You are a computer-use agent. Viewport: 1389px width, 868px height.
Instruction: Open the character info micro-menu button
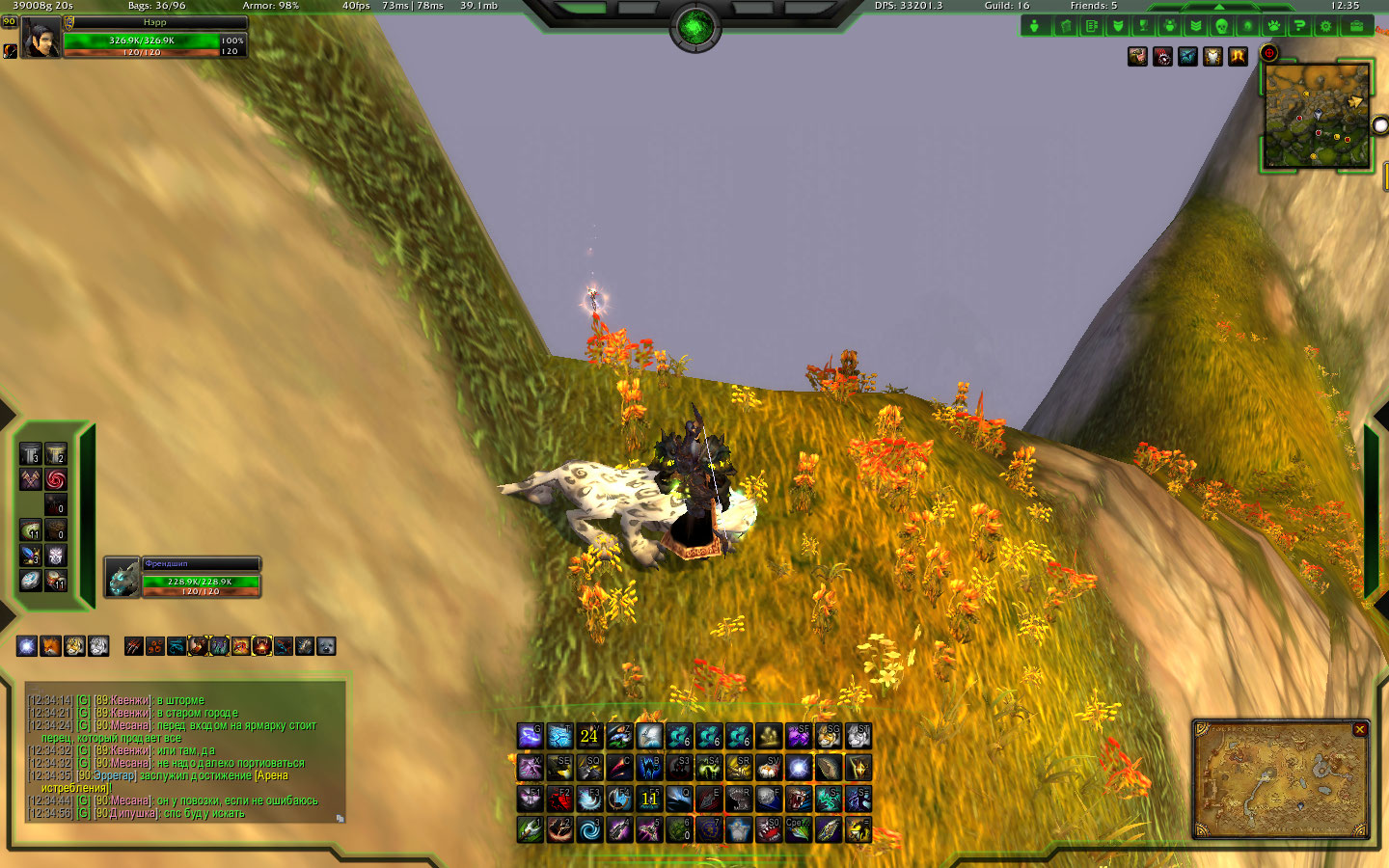1035,26
